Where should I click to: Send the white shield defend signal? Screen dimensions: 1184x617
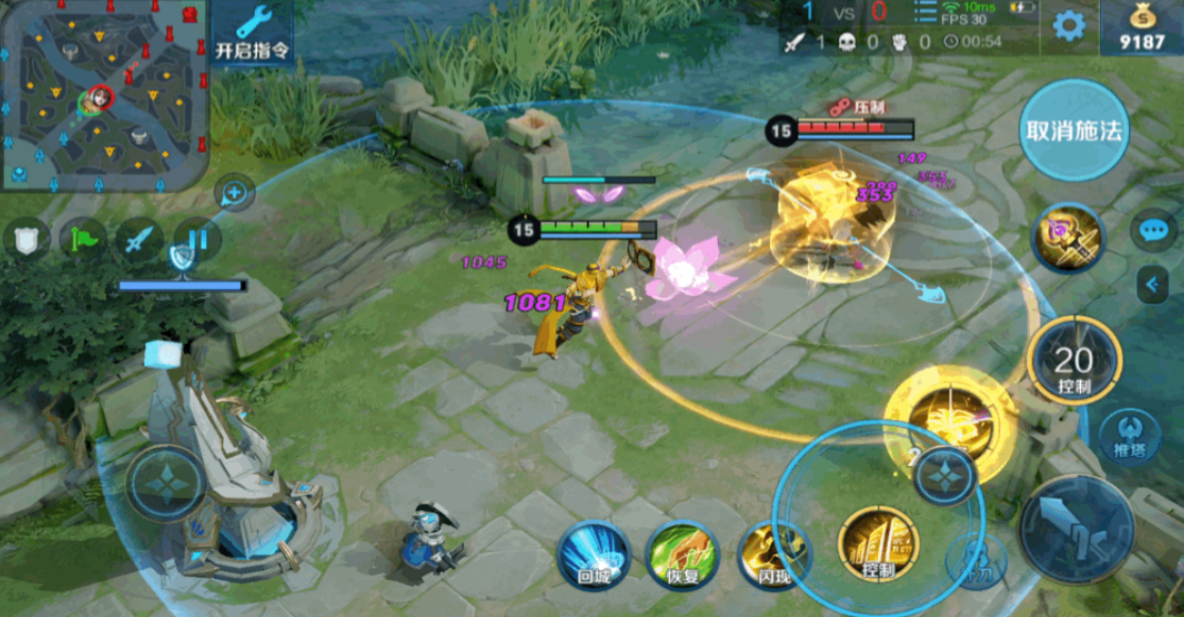[x=26, y=240]
